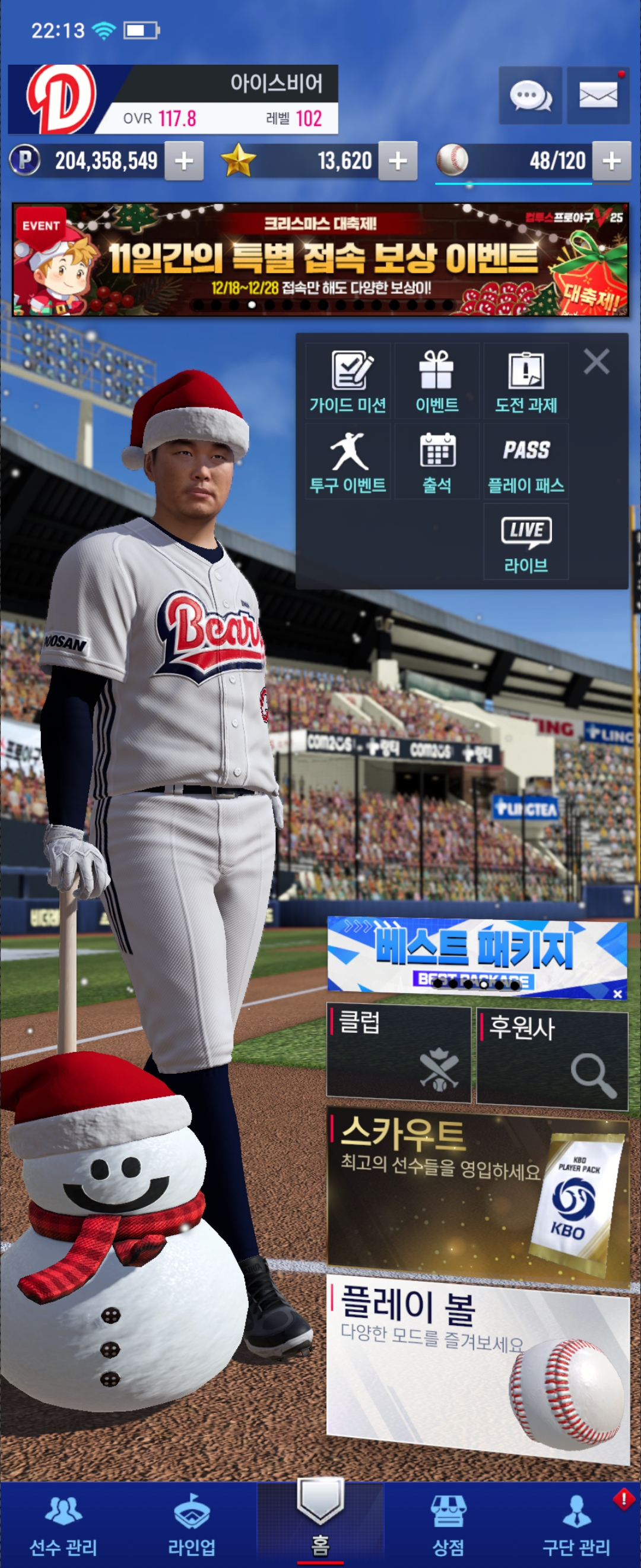The height and width of the screenshot is (1568, 641).
Task: Open 가이드 미션 guide missions
Action: coord(348,381)
